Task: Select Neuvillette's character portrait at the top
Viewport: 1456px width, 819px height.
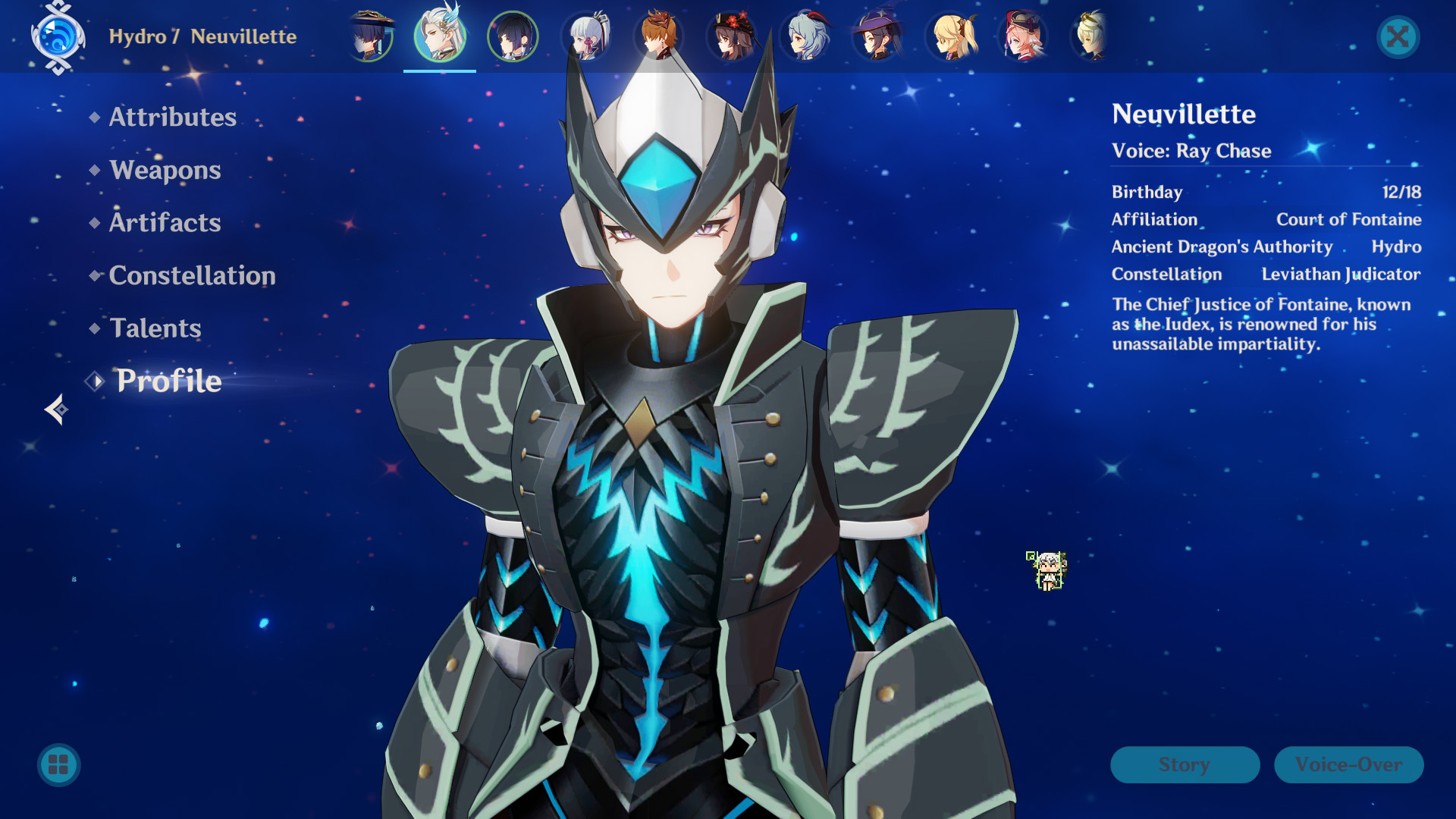Action: [440, 36]
